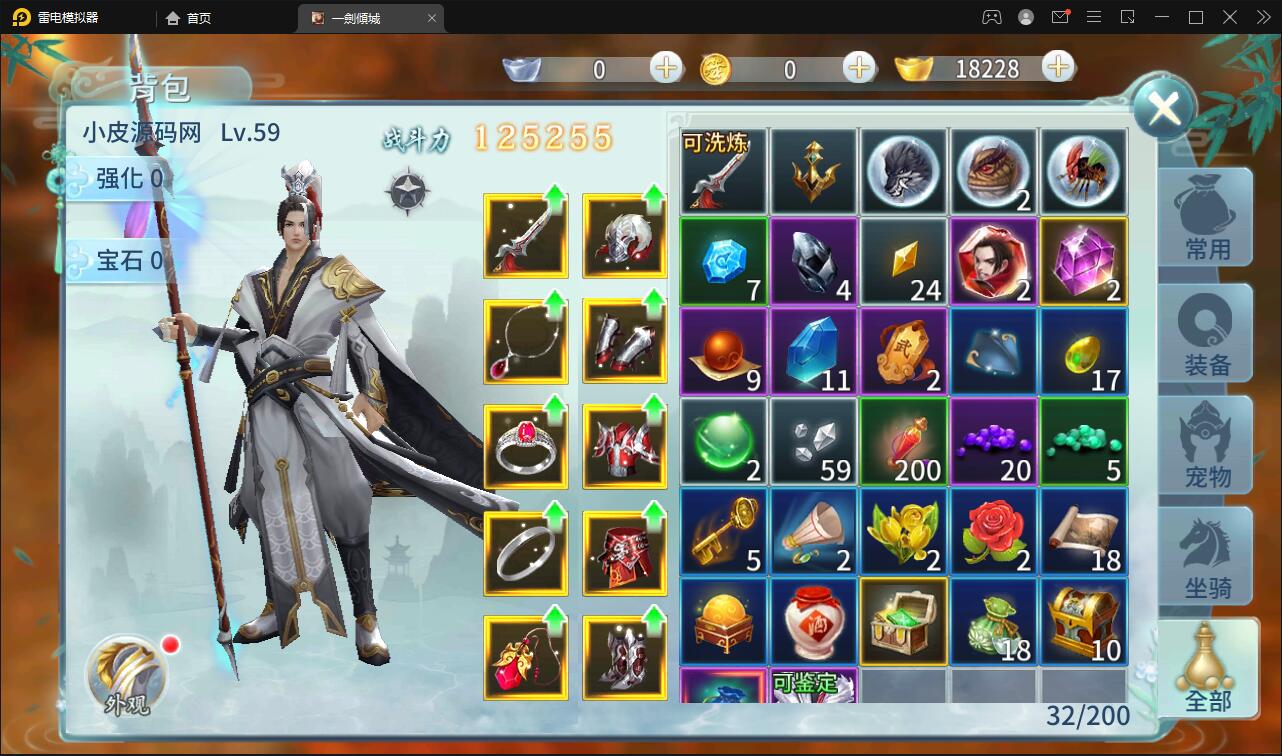Image resolution: width=1282 pixels, height=756 pixels.
Task: Select the 坐骑 mount tab
Action: coord(1206,556)
